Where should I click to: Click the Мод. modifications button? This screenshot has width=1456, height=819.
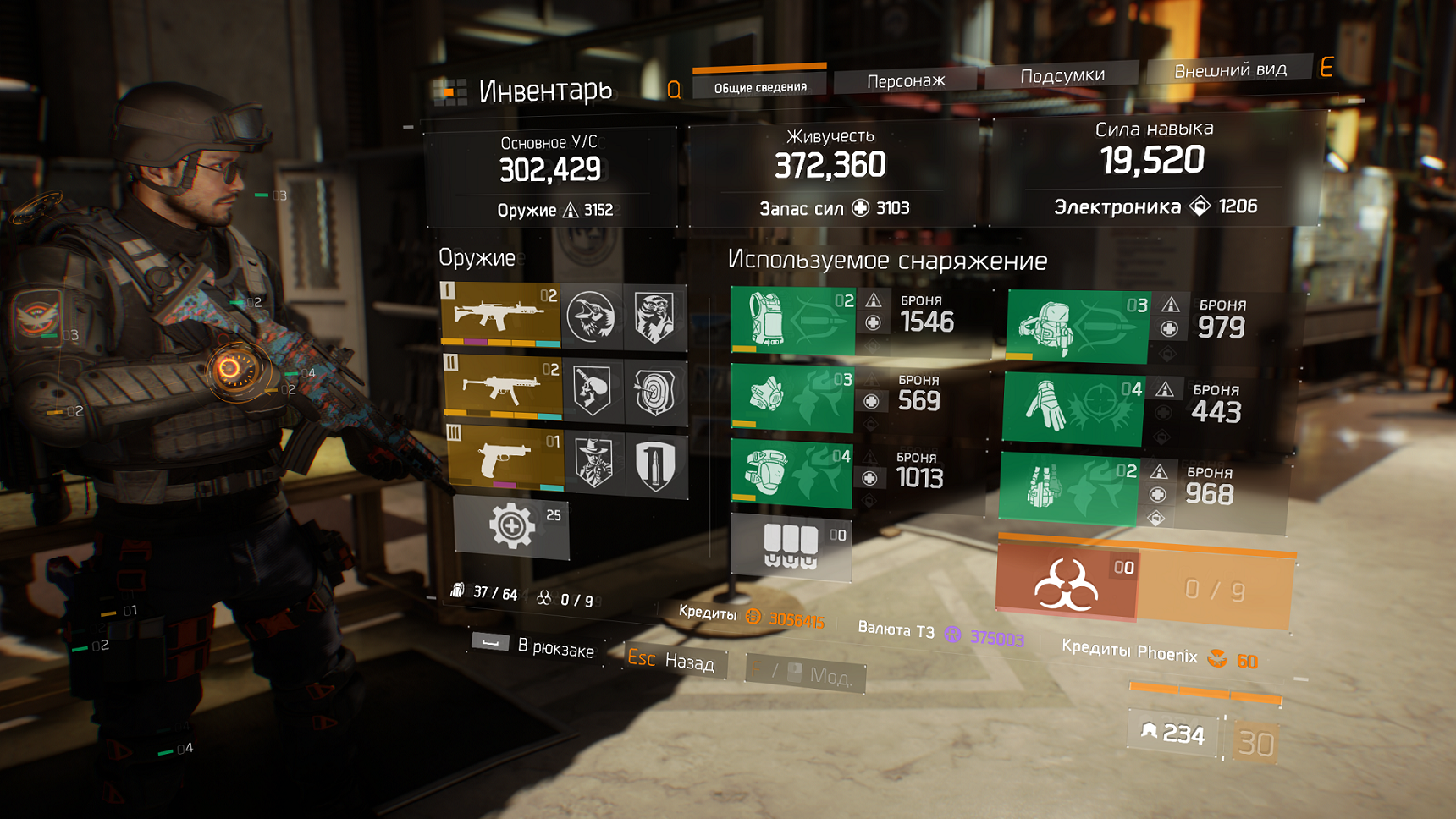(806, 673)
